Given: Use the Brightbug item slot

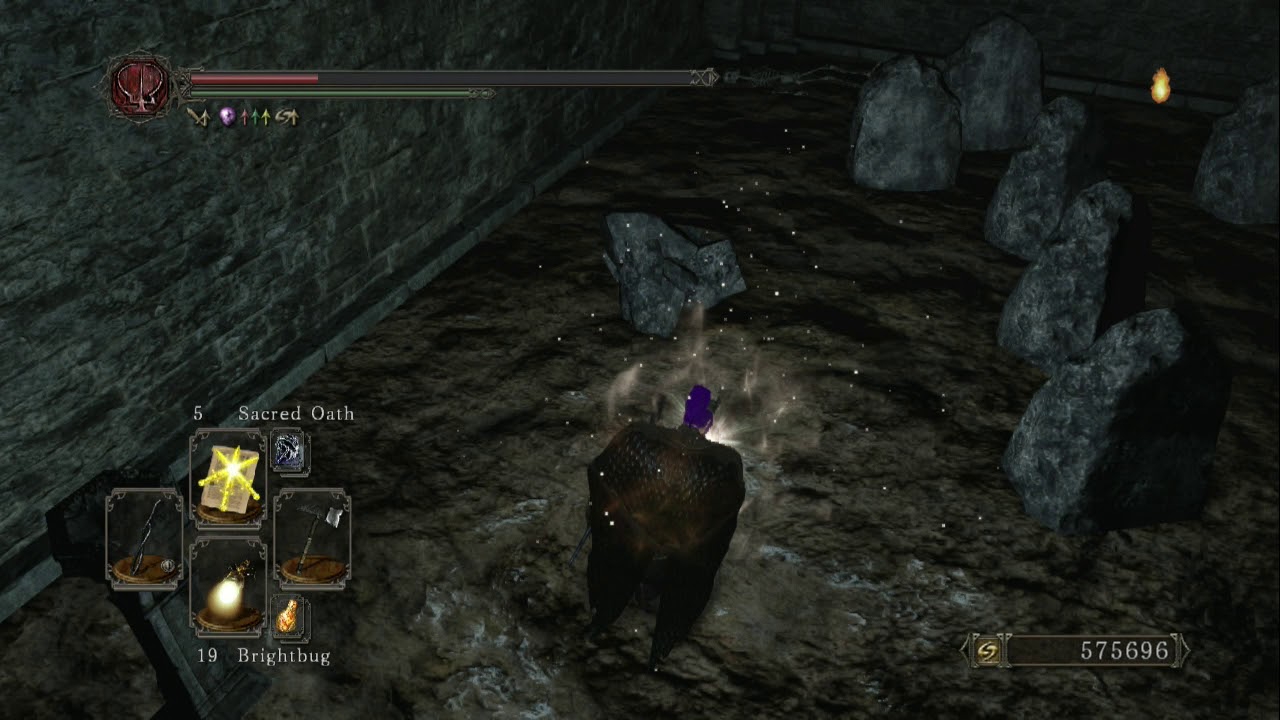Looking at the screenshot, I should [x=228, y=586].
